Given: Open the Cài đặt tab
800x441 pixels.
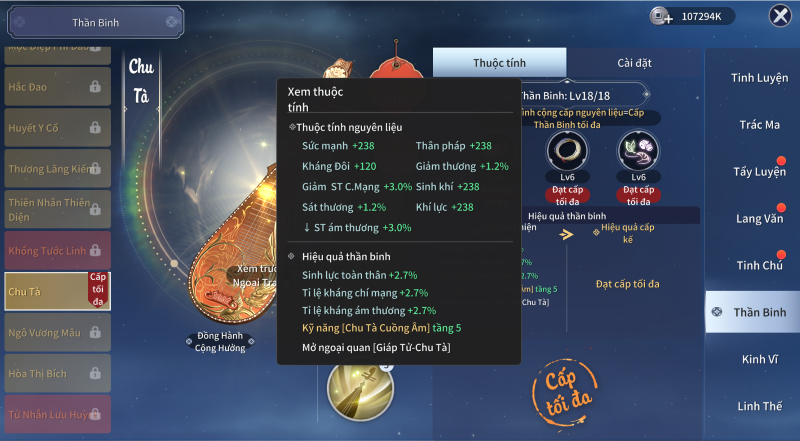Looking at the screenshot, I should coord(634,63).
